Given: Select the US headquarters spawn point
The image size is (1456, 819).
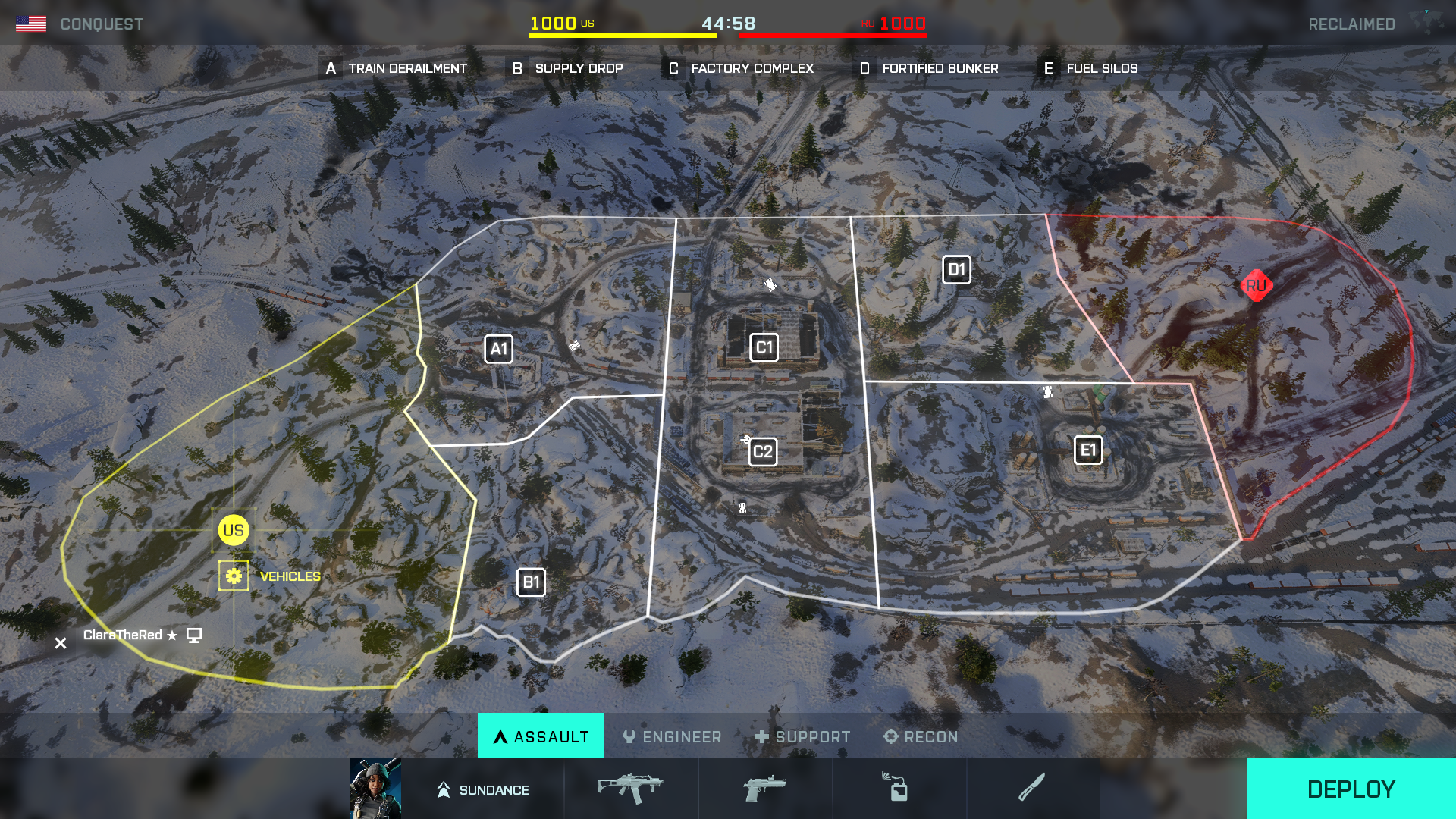Looking at the screenshot, I should (x=234, y=531).
